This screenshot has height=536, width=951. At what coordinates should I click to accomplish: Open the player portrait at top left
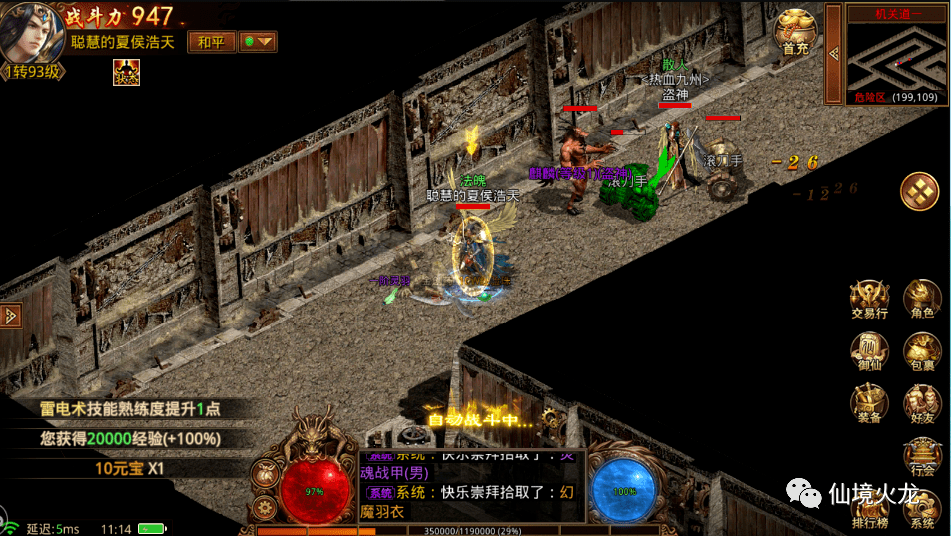click(31, 33)
